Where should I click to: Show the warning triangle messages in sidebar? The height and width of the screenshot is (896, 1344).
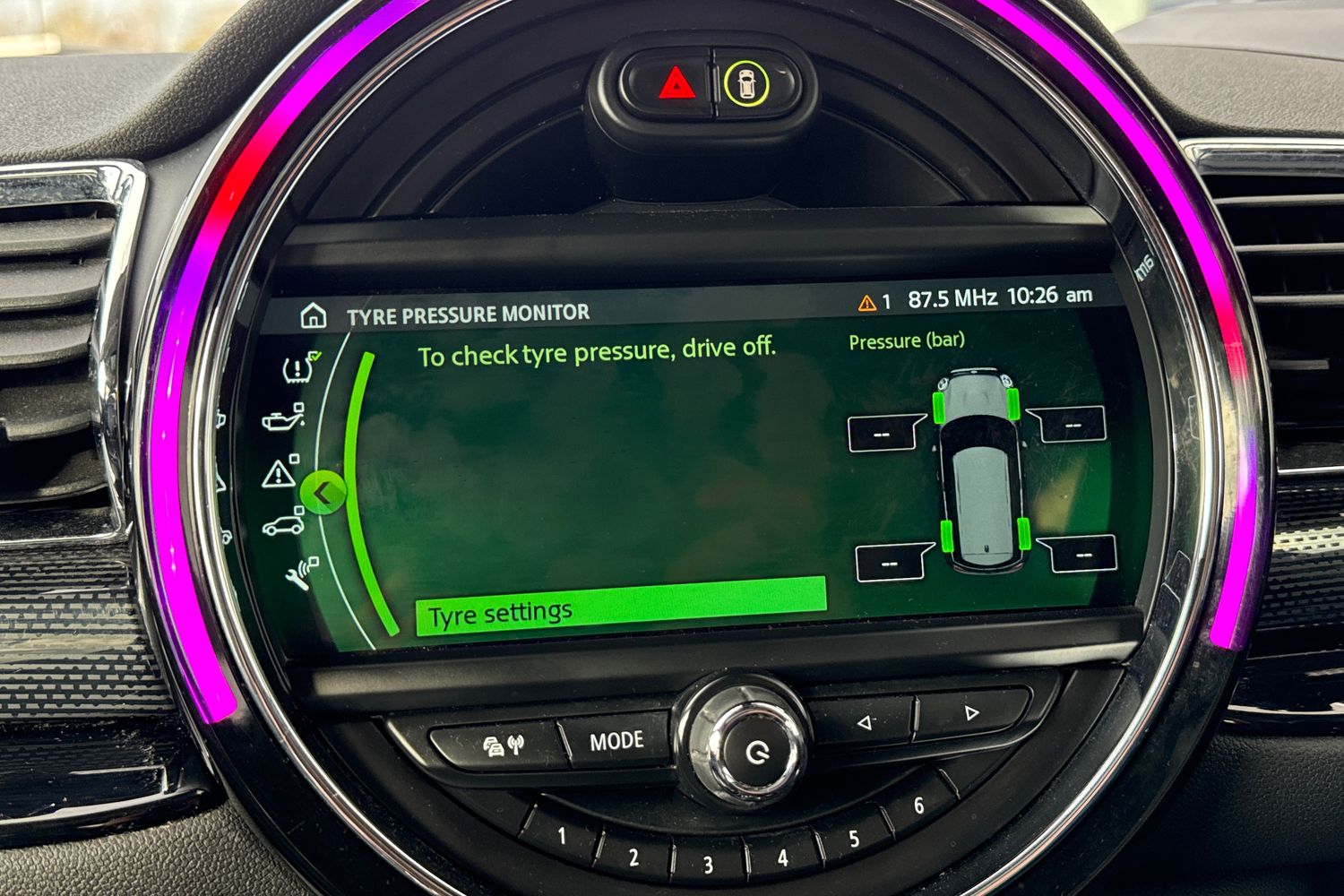click(x=280, y=472)
